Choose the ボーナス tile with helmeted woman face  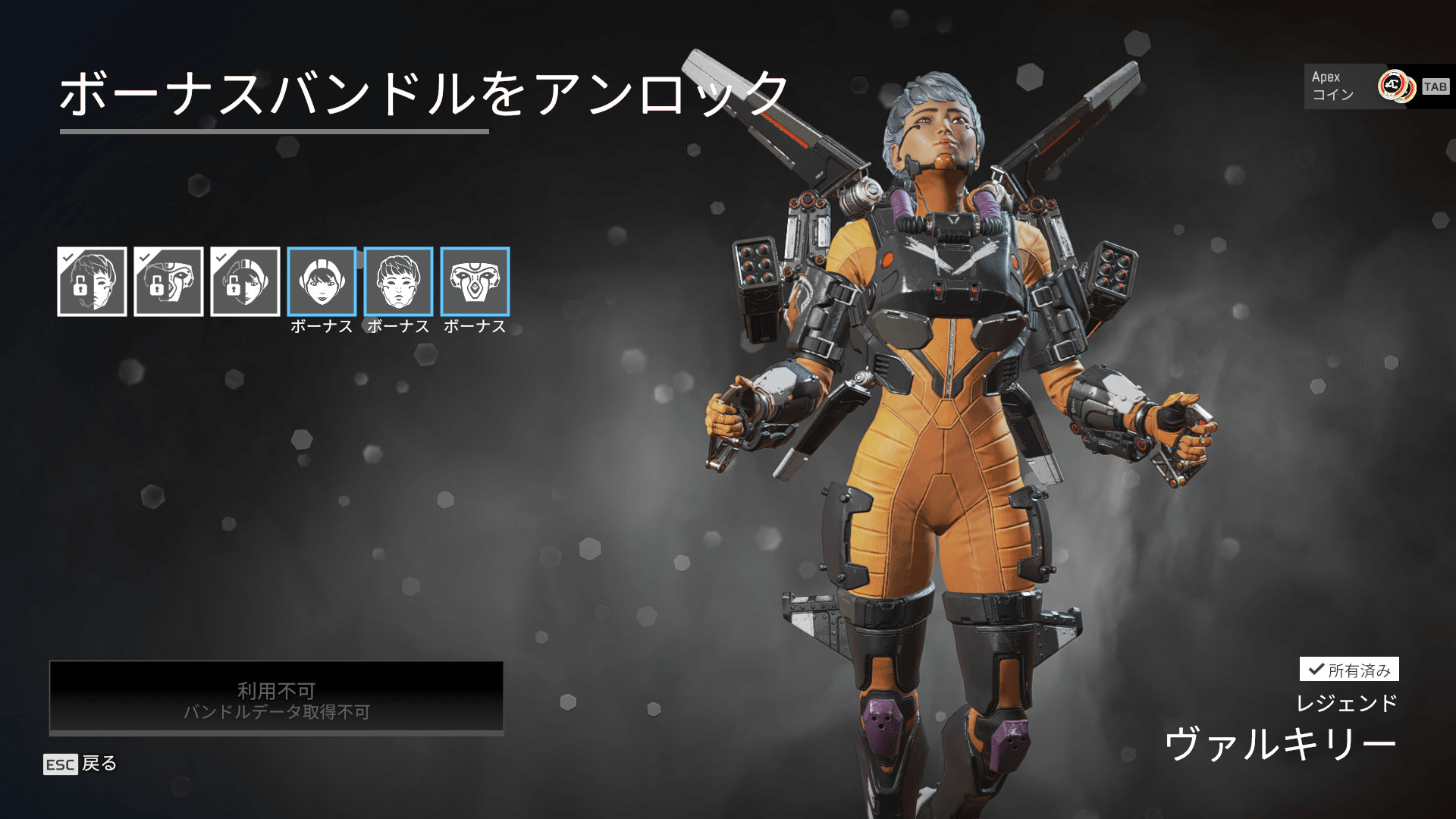[x=322, y=281]
